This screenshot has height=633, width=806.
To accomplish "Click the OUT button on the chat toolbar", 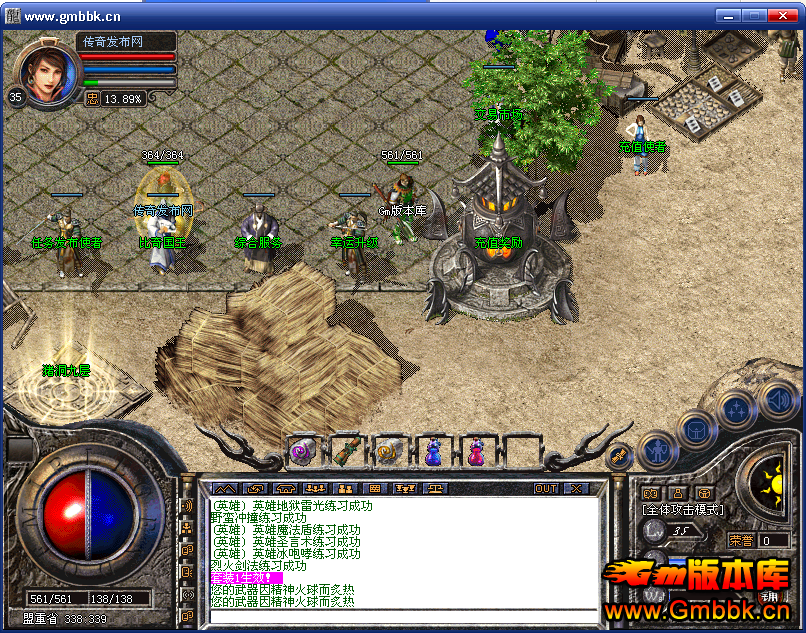I will click(546, 489).
